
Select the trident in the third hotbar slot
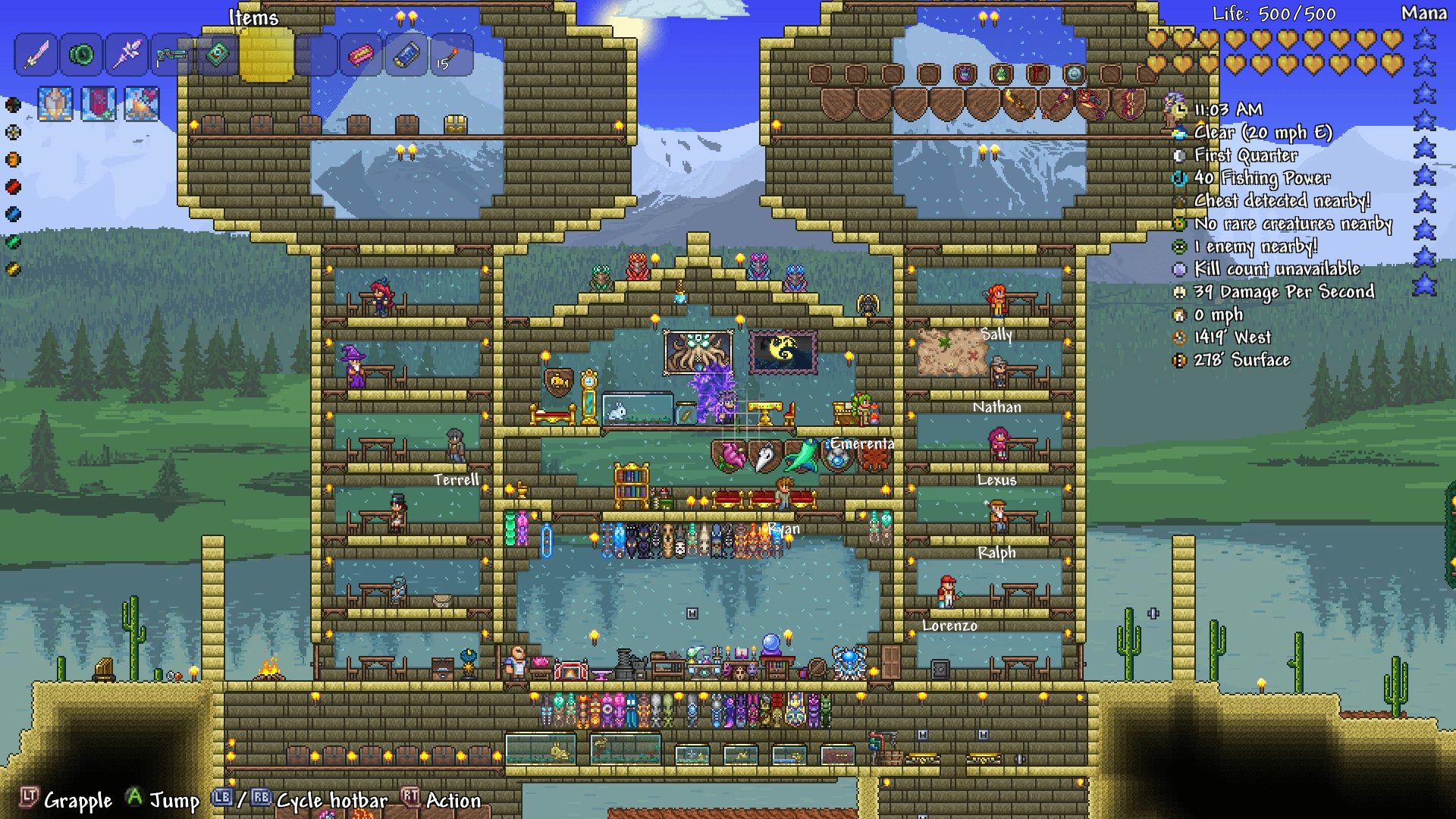pyautogui.click(x=125, y=55)
